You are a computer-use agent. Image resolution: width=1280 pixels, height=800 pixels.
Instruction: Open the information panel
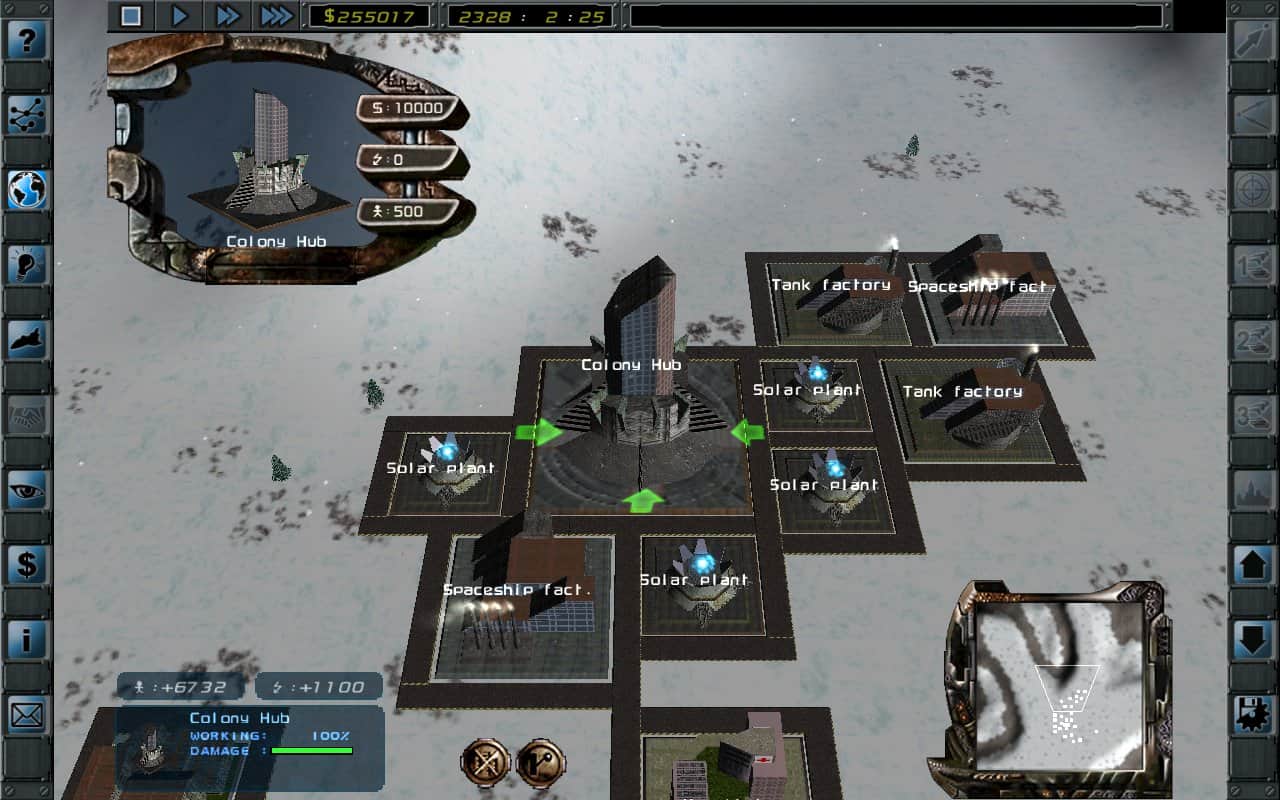pyautogui.click(x=27, y=639)
